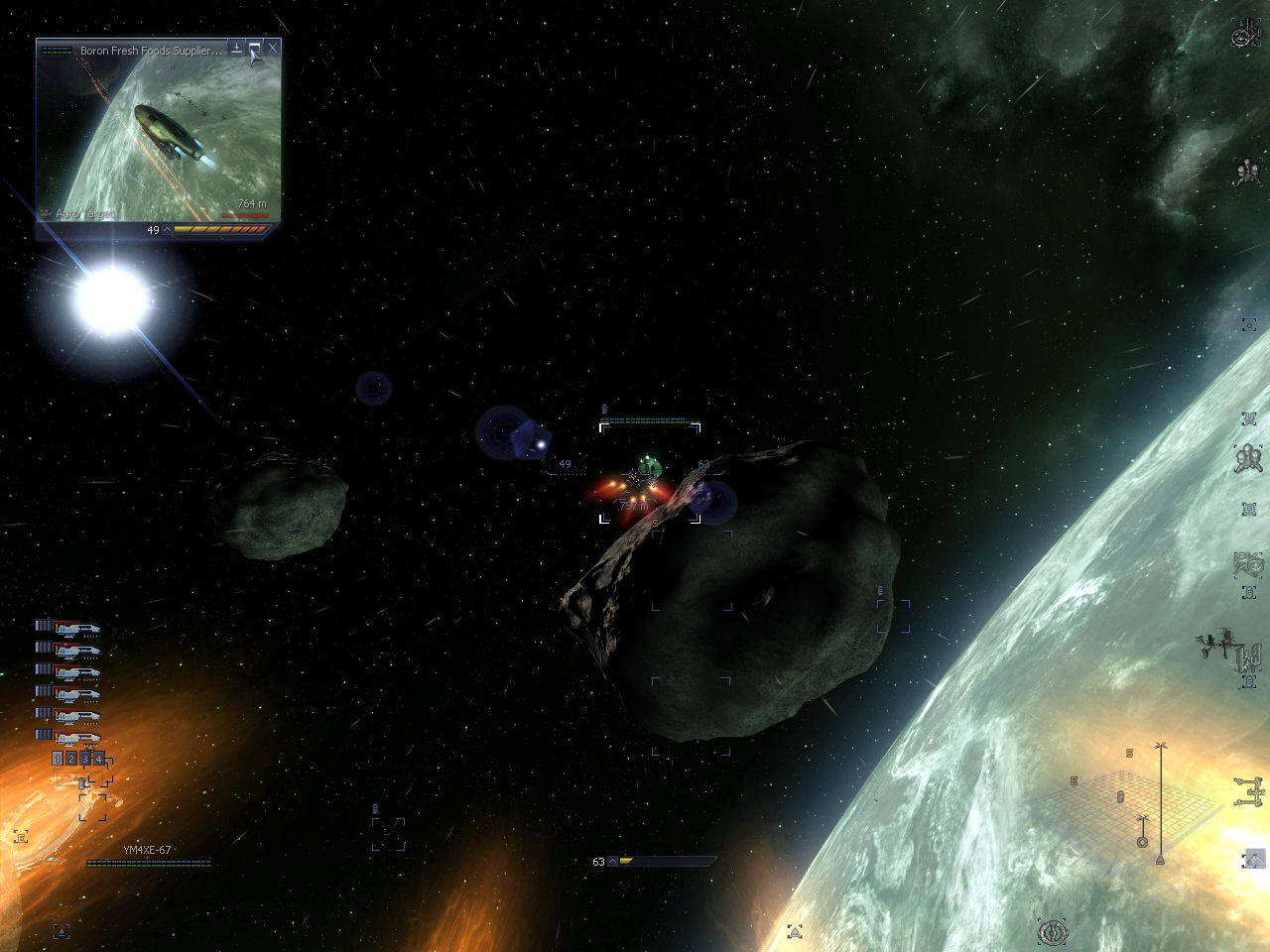This screenshot has width=1270, height=952.
Task: Select weapon group 4
Action: 99,759
